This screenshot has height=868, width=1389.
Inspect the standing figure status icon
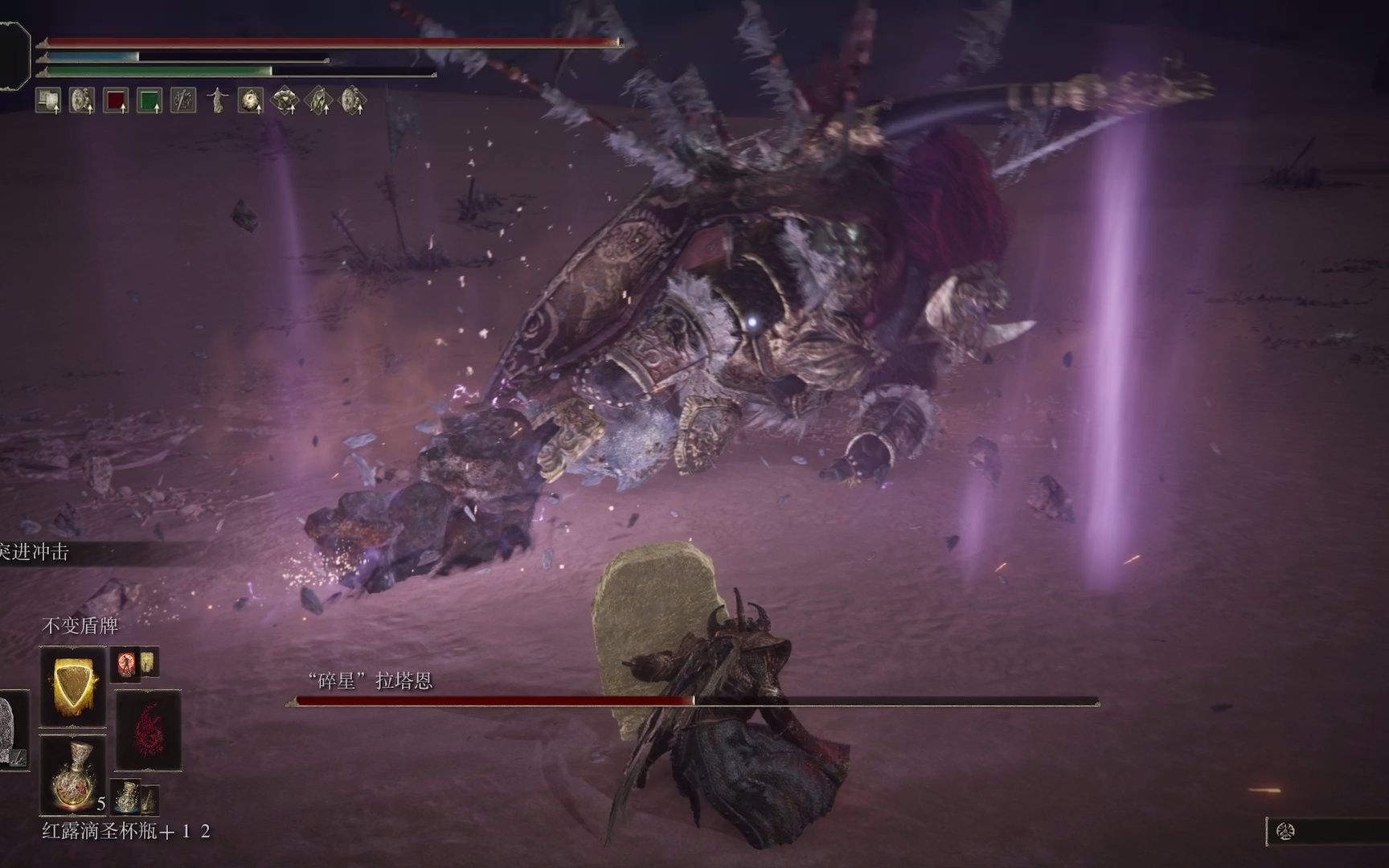217,100
